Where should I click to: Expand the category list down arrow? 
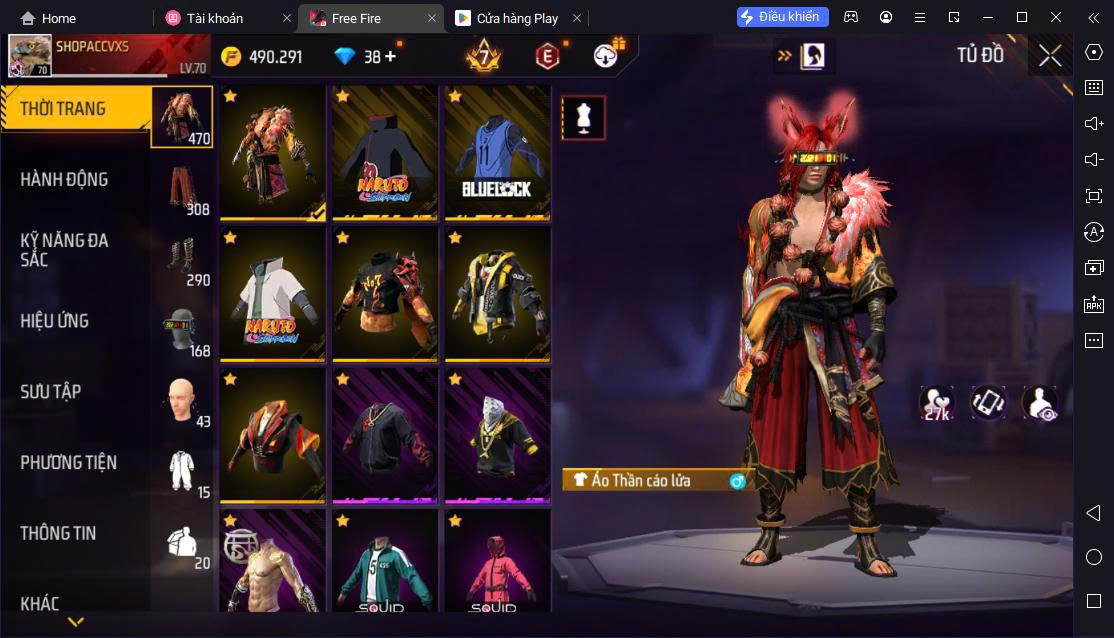point(75,622)
